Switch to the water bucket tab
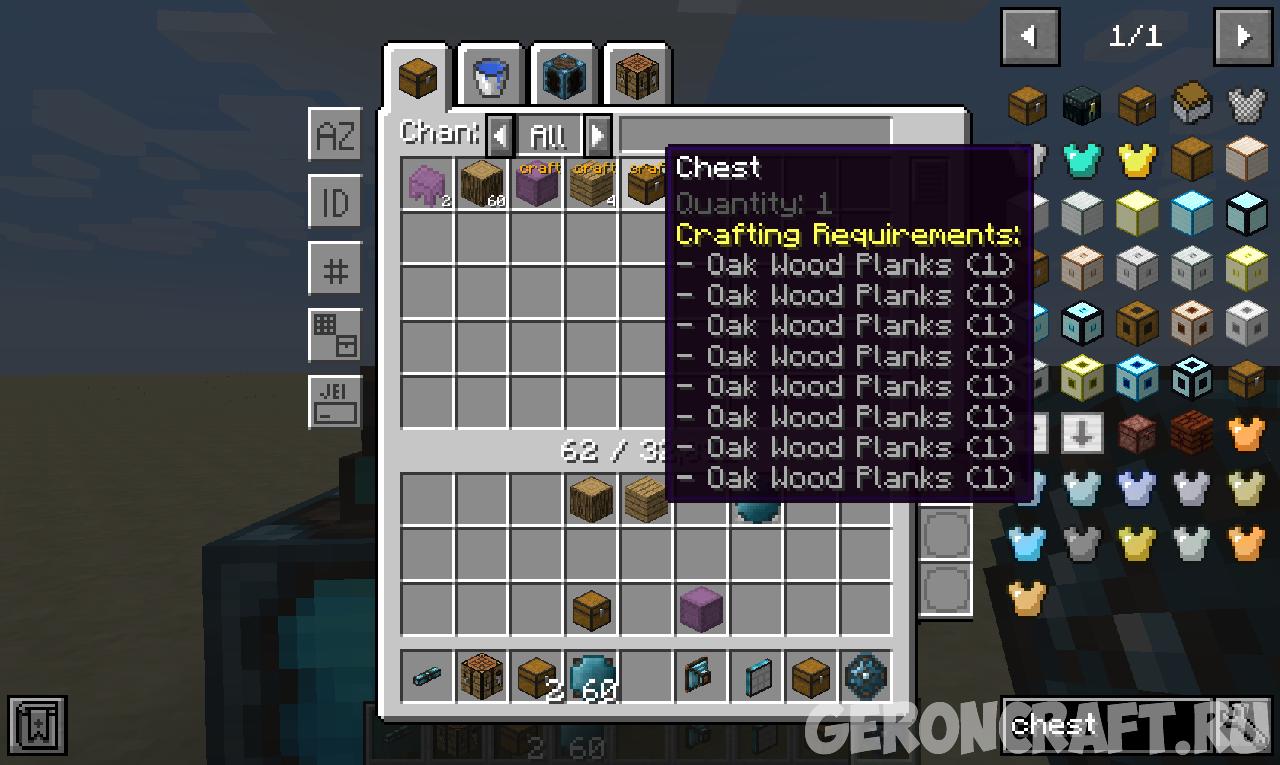The width and height of the screenshot is (1280, 765). (x=490, y=76)
